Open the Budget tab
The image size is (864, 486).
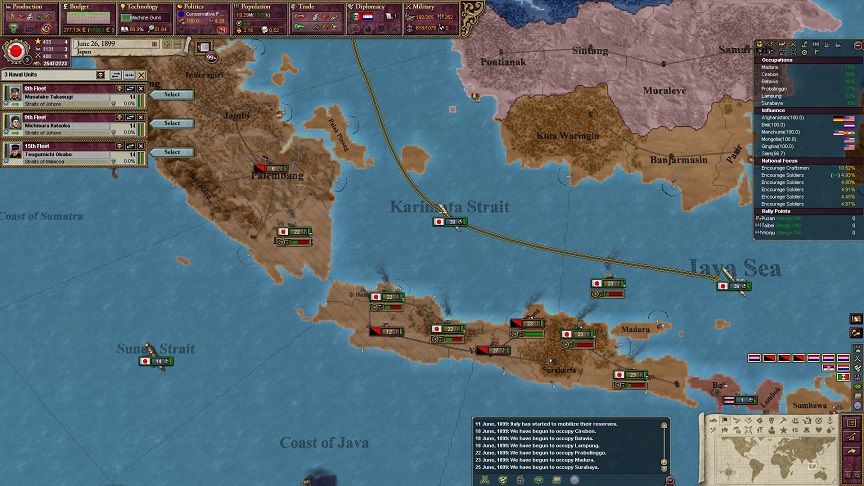coord(87,6)
